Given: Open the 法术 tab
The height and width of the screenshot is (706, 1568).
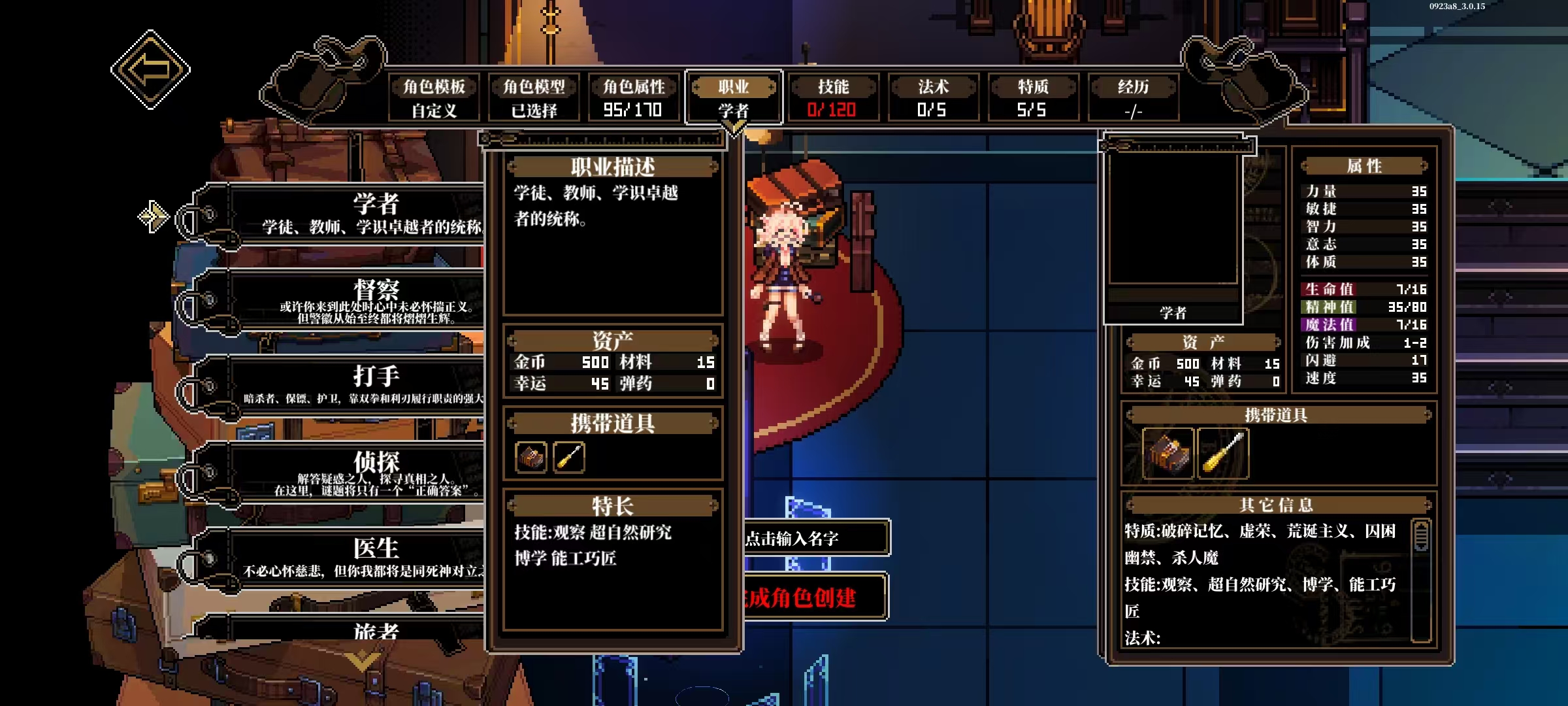Looking at the screenshot, I should coord(933,97).
